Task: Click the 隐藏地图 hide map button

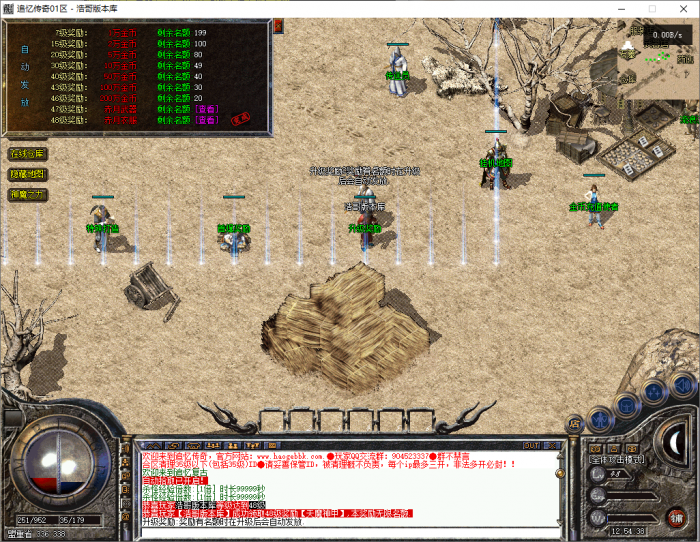Action: (x=27, y=174)
